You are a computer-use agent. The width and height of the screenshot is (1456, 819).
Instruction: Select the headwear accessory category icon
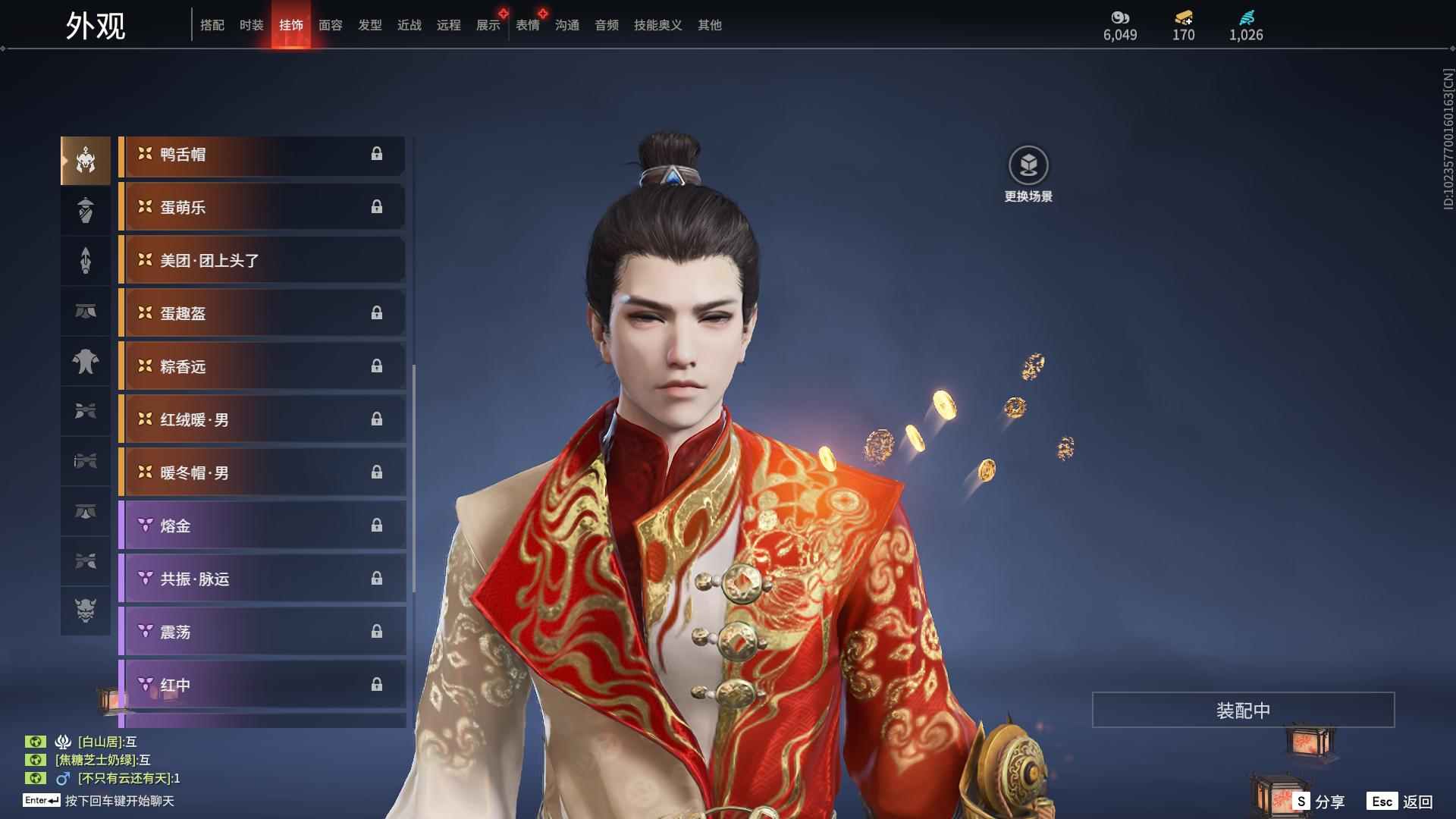(86, 159)
